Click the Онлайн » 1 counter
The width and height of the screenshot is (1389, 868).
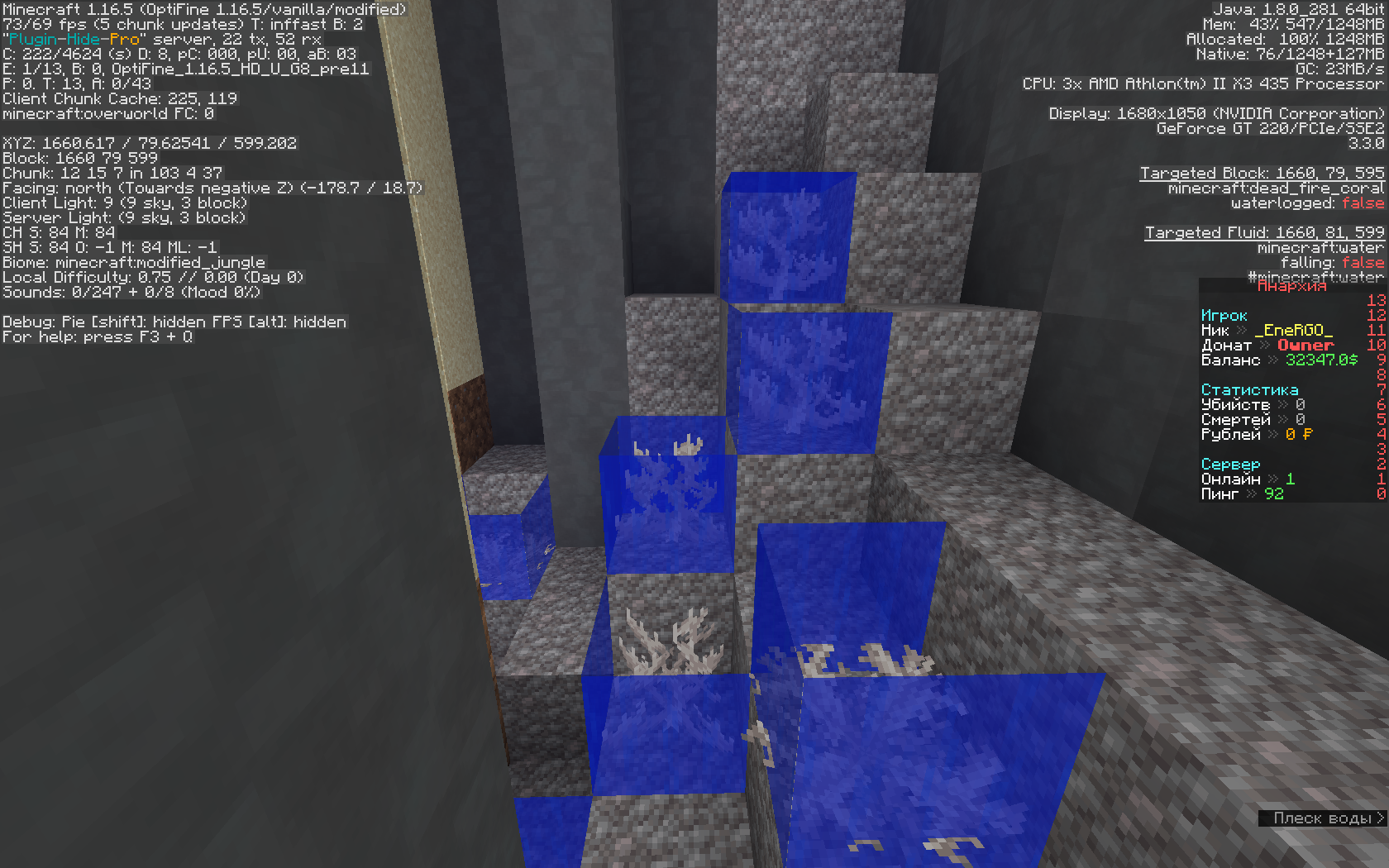(1248, 479)
